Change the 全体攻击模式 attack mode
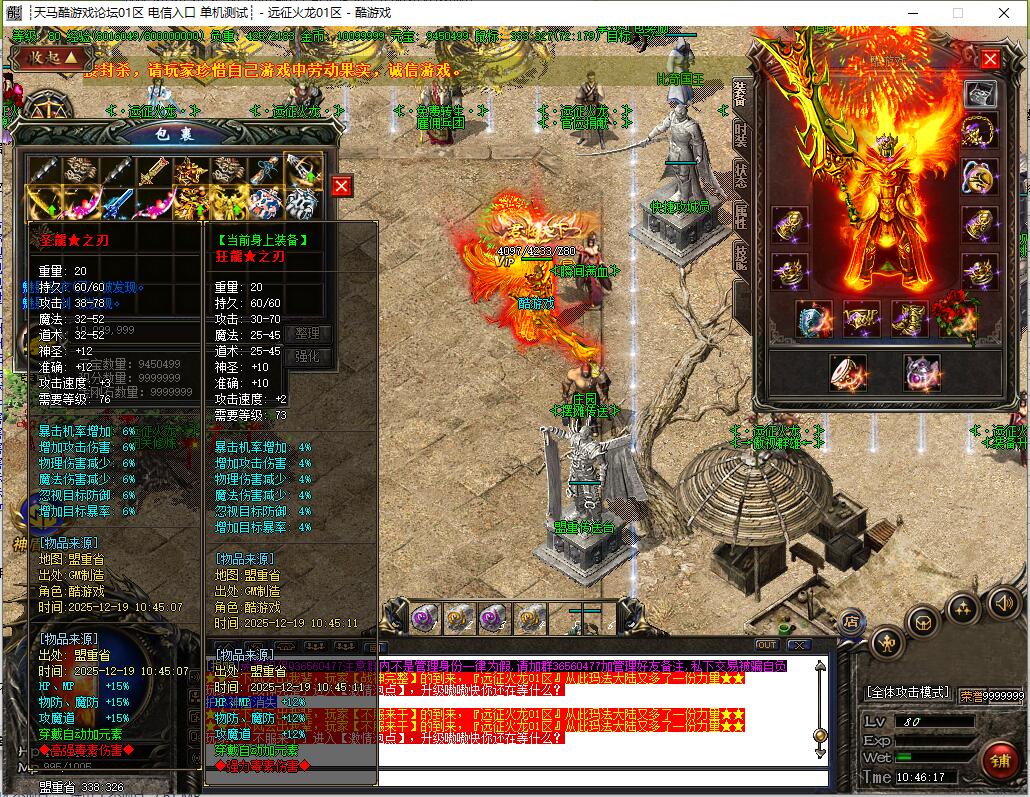Image resolution: width=1030 pixels, height=797 pixels. [907, 692]
